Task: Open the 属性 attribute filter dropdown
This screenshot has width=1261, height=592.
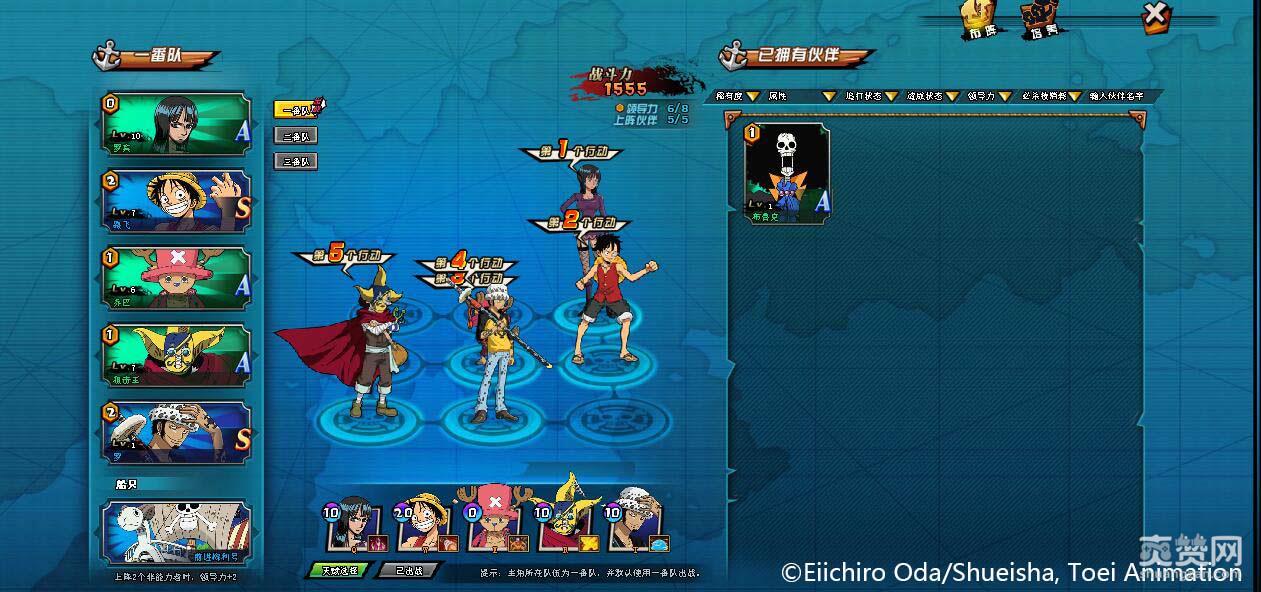Action: [800, 96]
